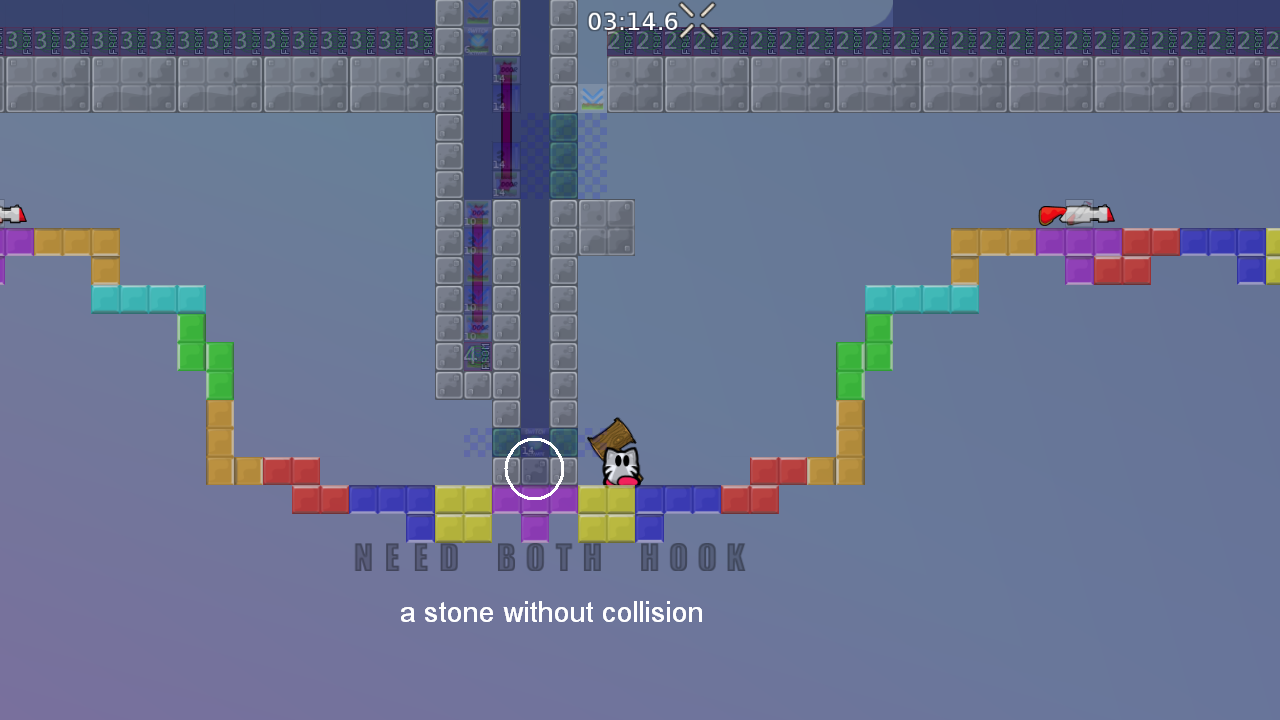
Task: Grab the weapon pickup at the left screen edge
Action: tap(12, 212)
